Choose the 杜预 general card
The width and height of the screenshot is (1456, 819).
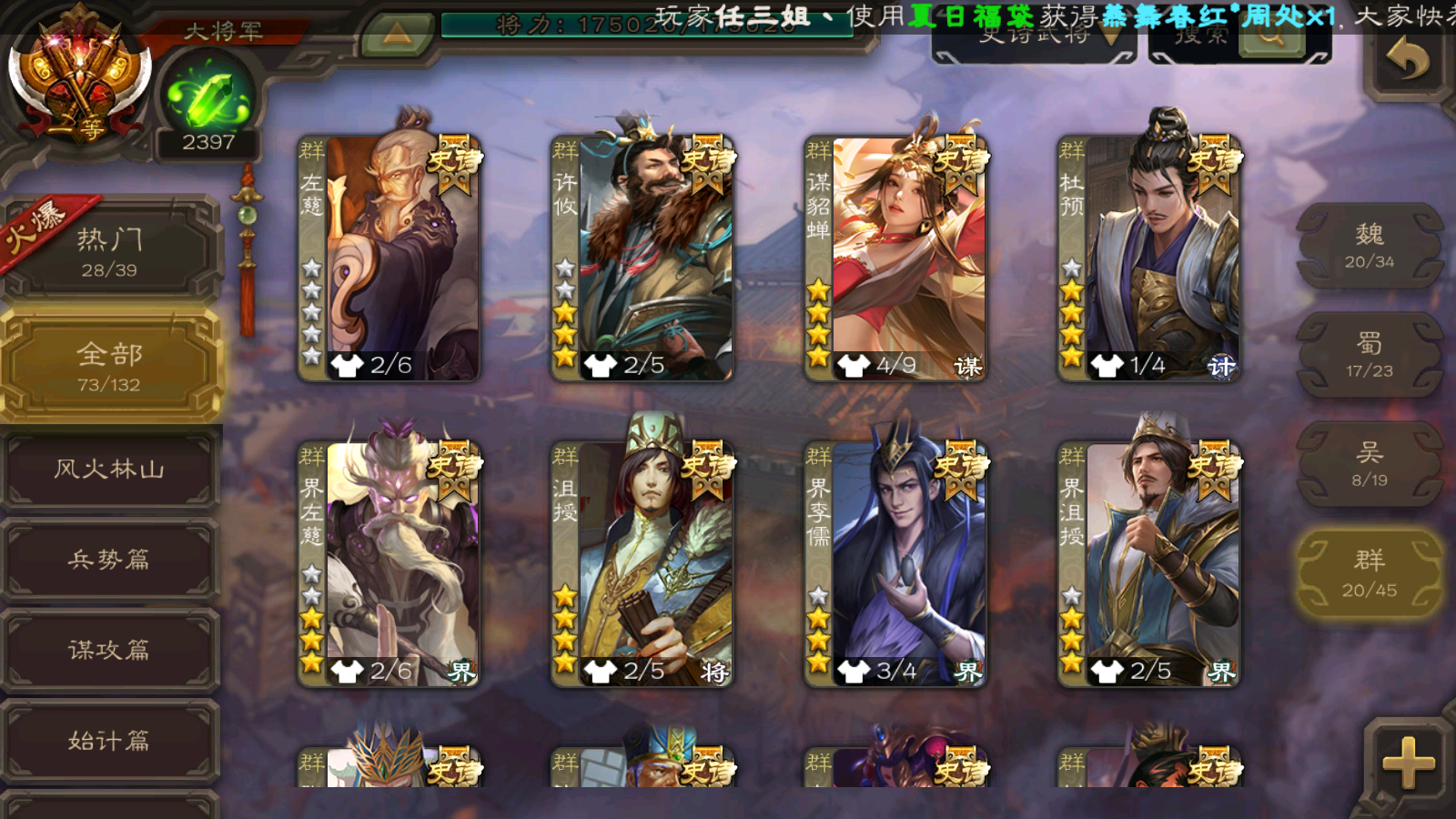[1148, 258]
